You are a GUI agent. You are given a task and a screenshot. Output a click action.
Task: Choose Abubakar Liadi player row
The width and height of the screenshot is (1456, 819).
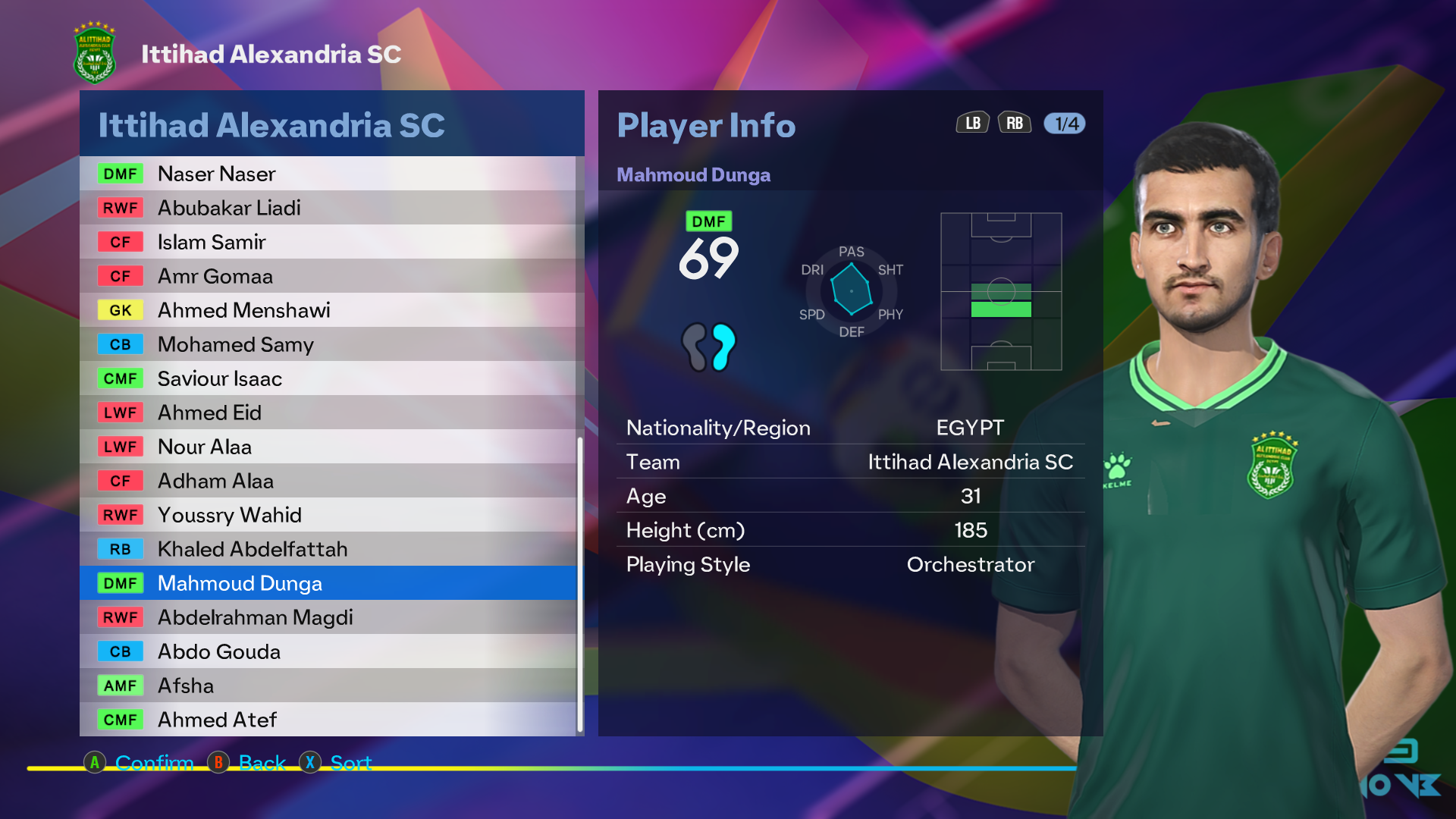point(328,208)
